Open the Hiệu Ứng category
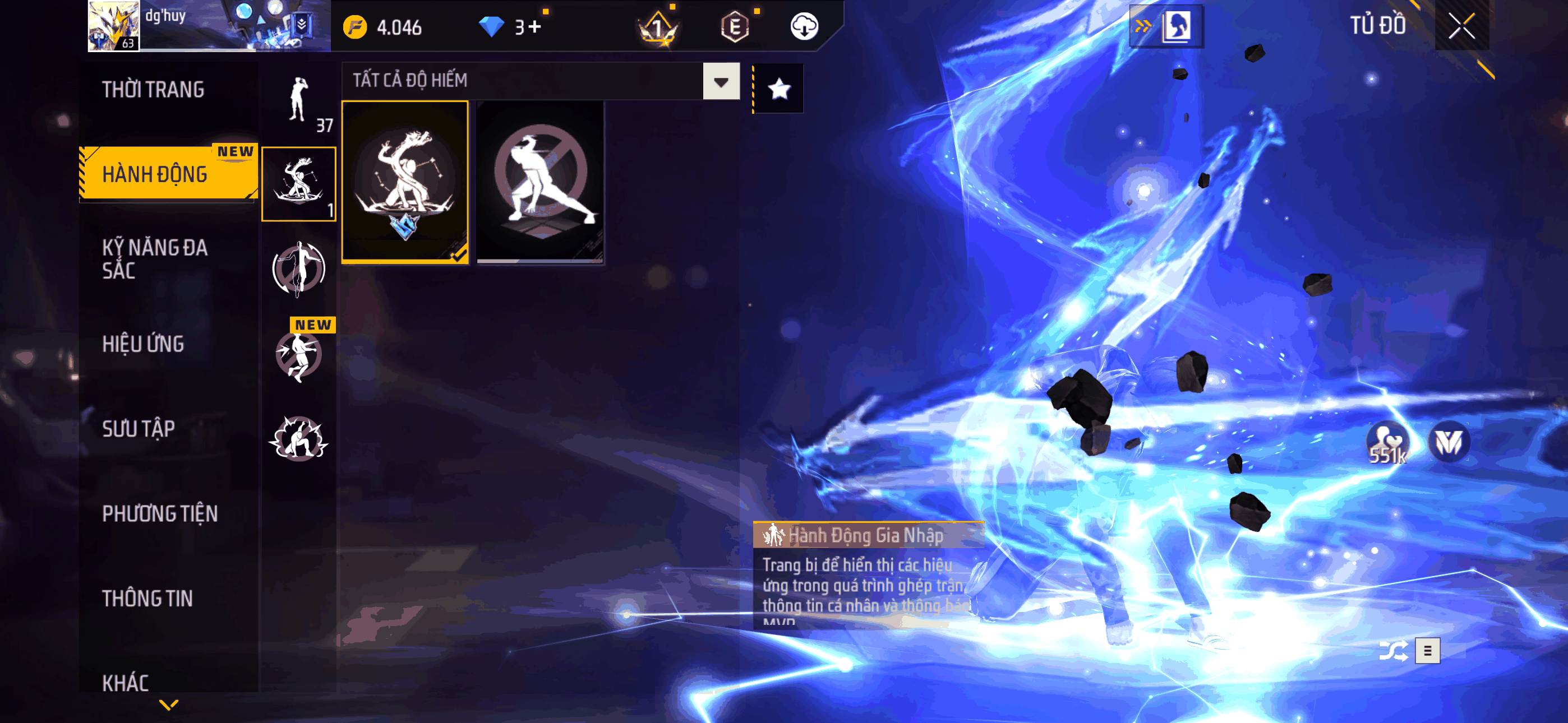1568x723 pixels. click(x=143, y=345)
